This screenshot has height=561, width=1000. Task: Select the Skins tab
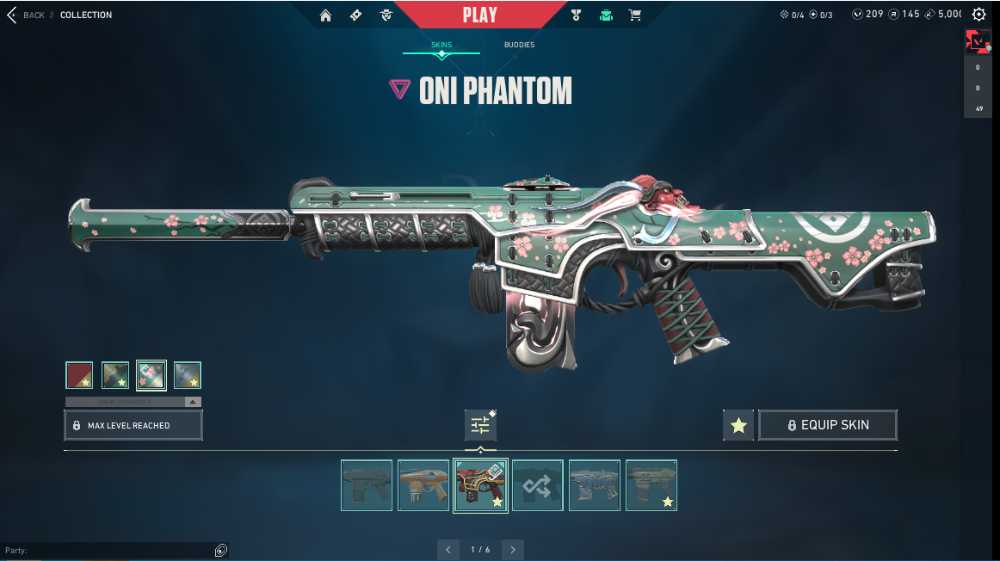tap(441, 45)
